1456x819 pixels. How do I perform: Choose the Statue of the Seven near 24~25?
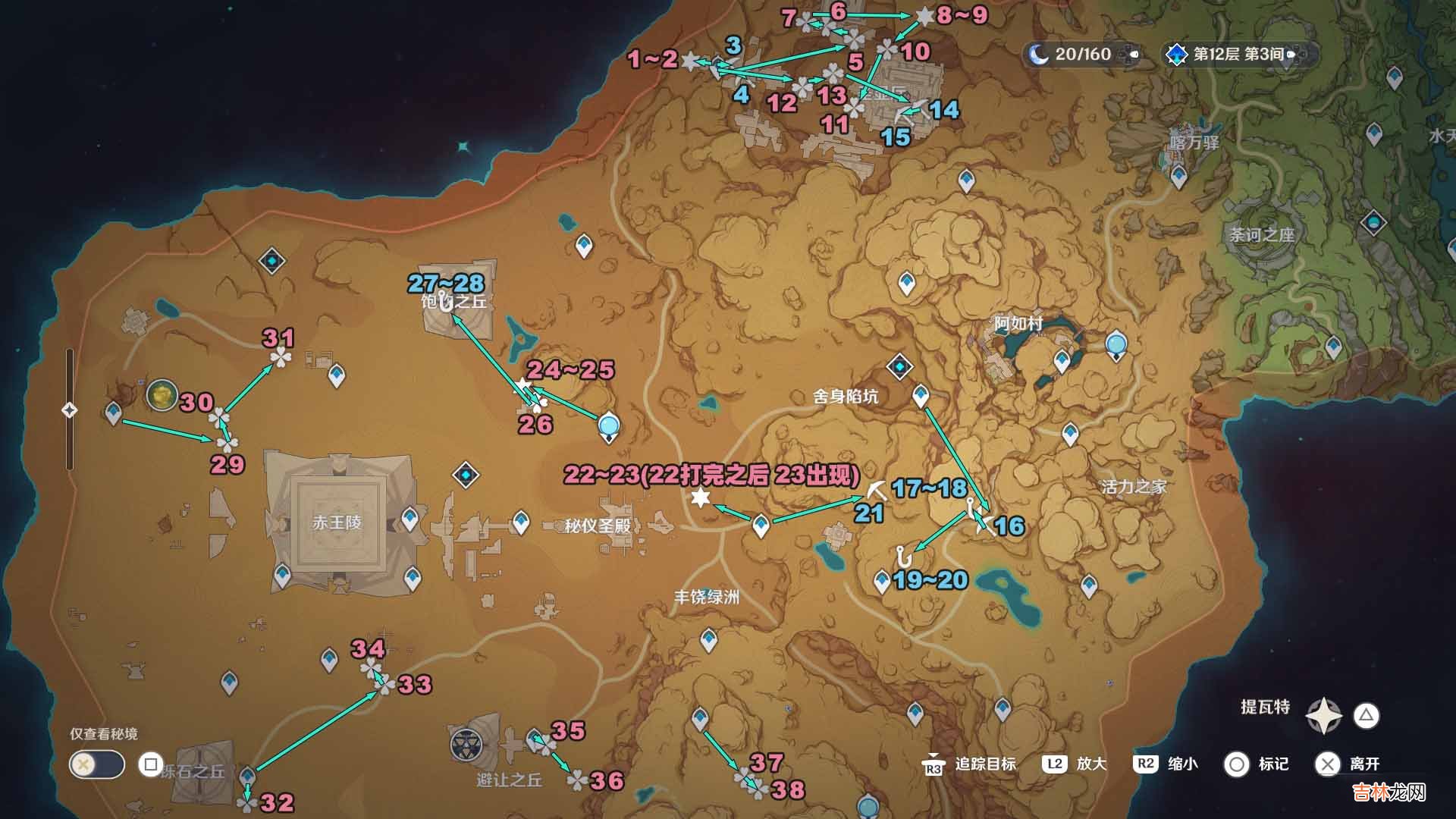point(608,427)
